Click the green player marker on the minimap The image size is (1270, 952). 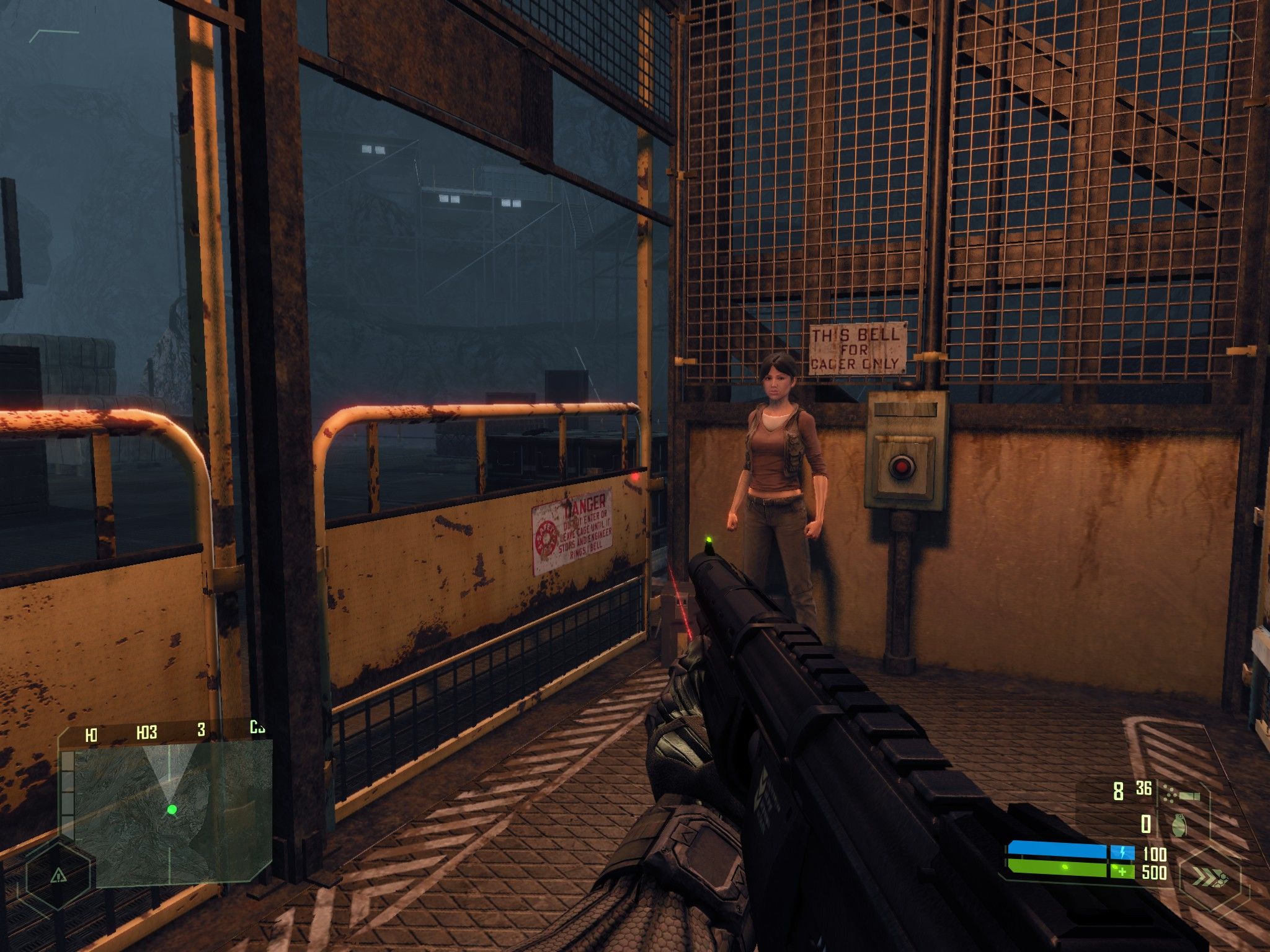(x=172, y=810)
